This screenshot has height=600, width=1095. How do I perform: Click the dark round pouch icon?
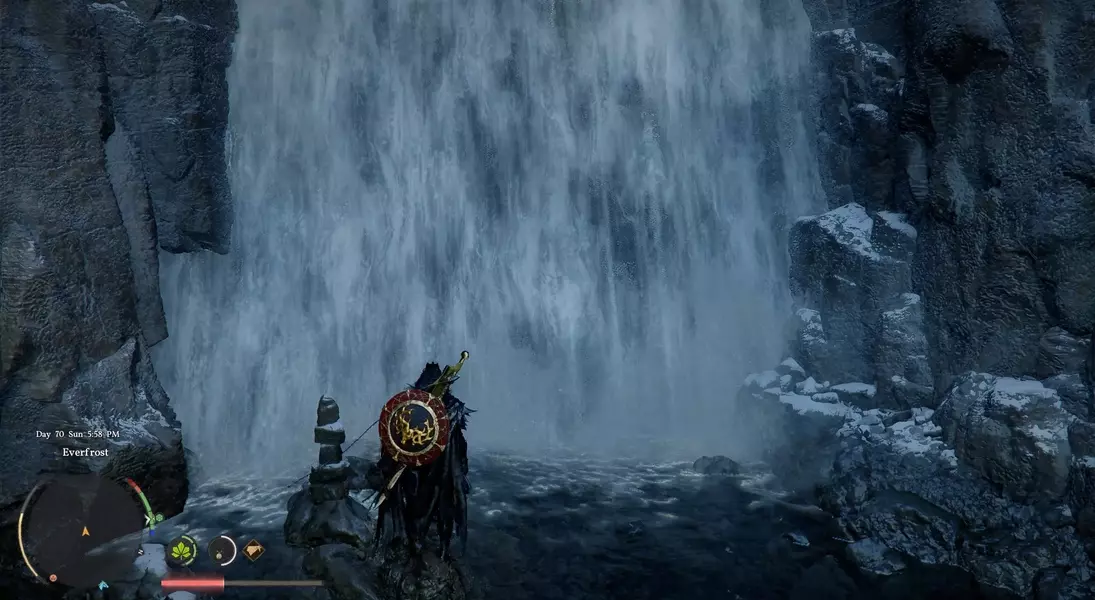[x=221, y=550]
